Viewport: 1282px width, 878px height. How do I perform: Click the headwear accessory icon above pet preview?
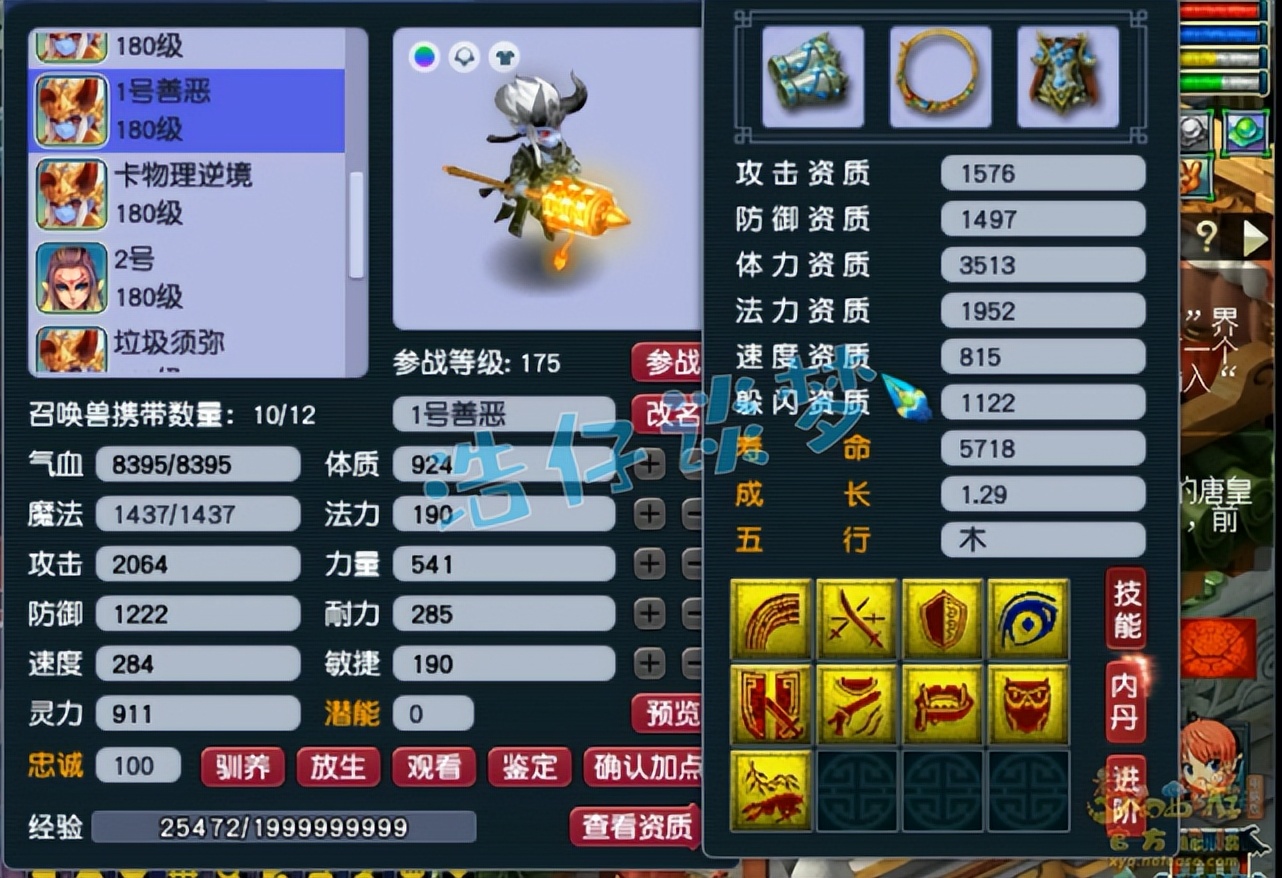pos(465,58)
